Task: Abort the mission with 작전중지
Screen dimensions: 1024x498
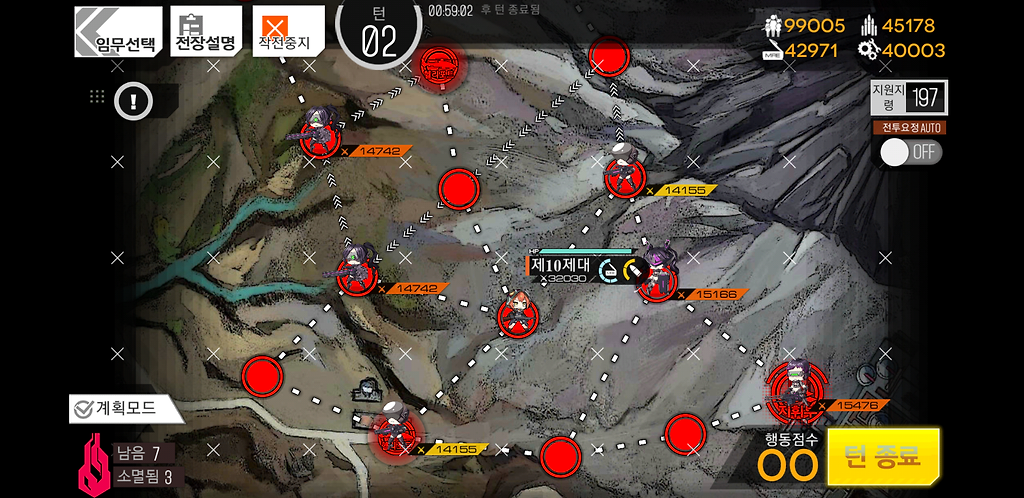Action: (287, 32)
